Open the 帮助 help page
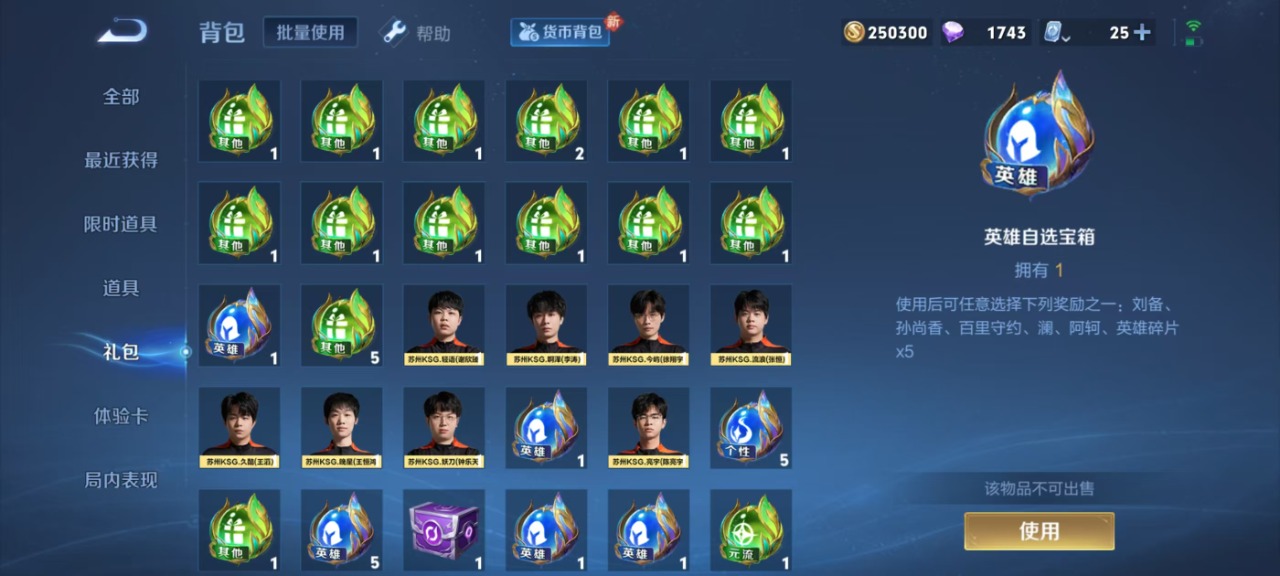The image size is (1280, 576). [x=417, y=33]
